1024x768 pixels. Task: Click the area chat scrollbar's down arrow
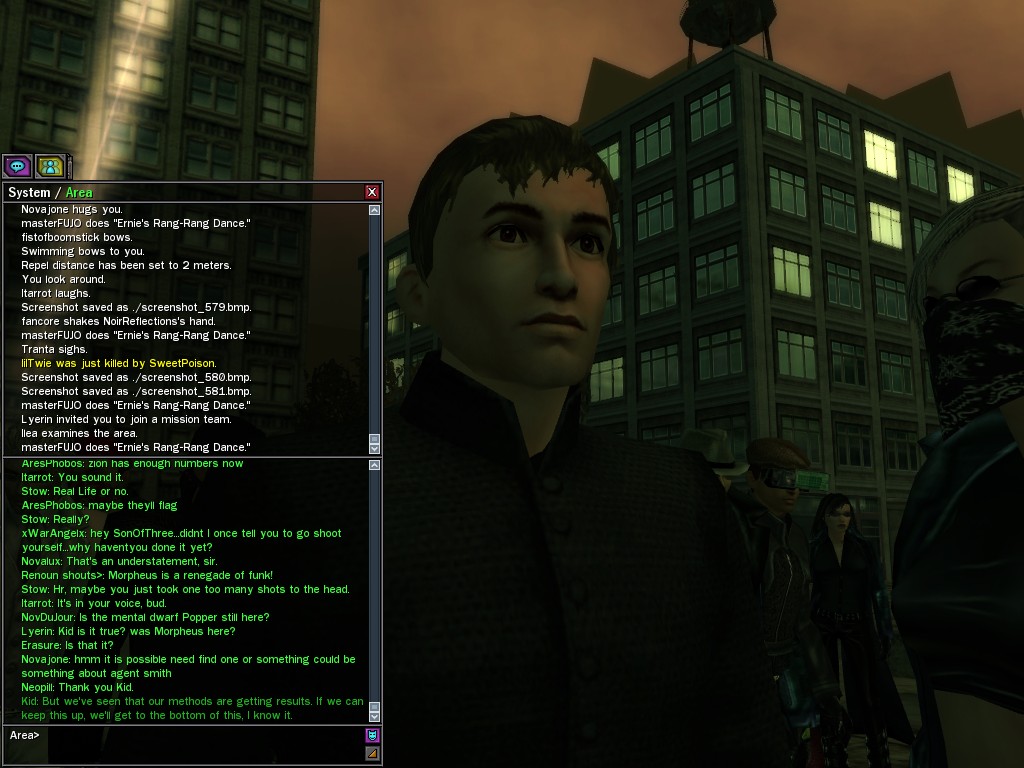(x=375, y=716)
